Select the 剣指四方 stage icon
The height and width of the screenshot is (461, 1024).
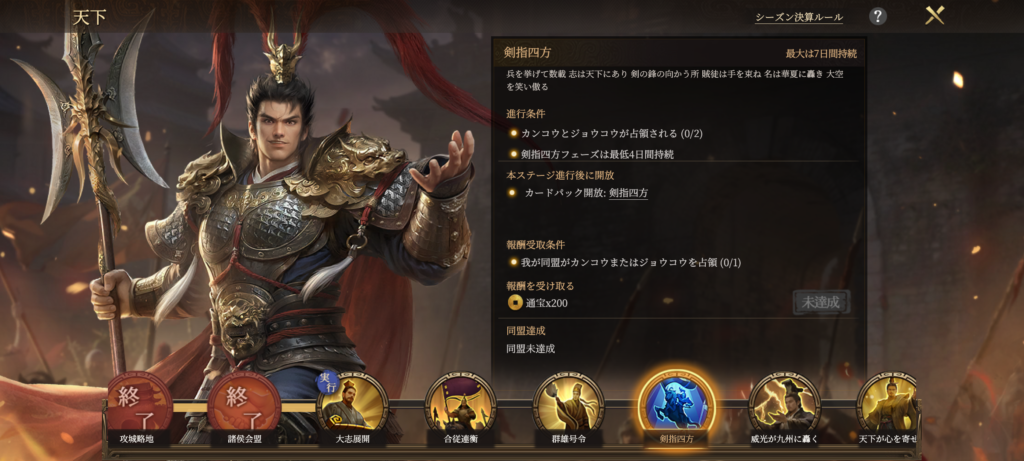pos(676,405)
